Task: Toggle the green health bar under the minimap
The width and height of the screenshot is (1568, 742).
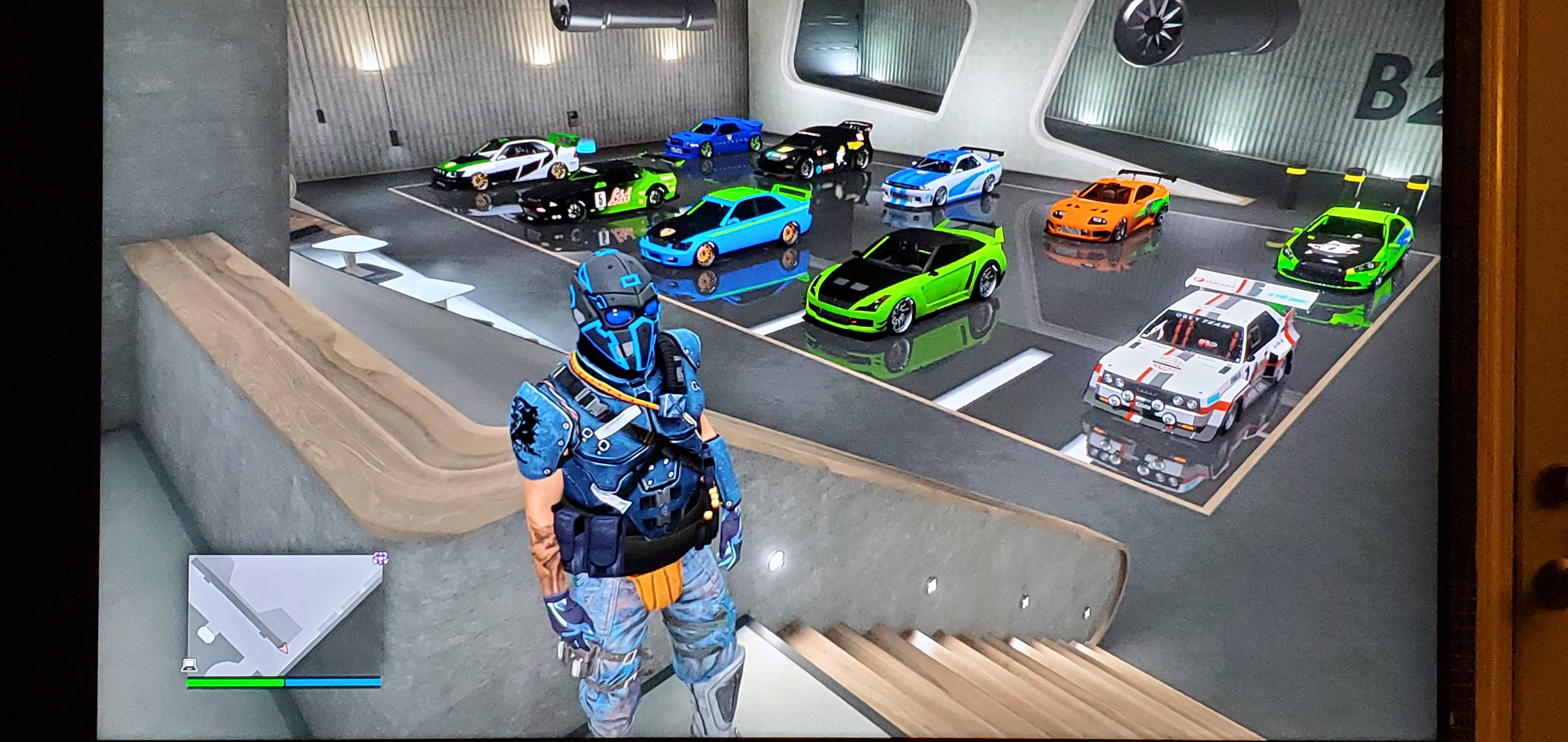Action: pyautogui.click(x=234, y=683)
